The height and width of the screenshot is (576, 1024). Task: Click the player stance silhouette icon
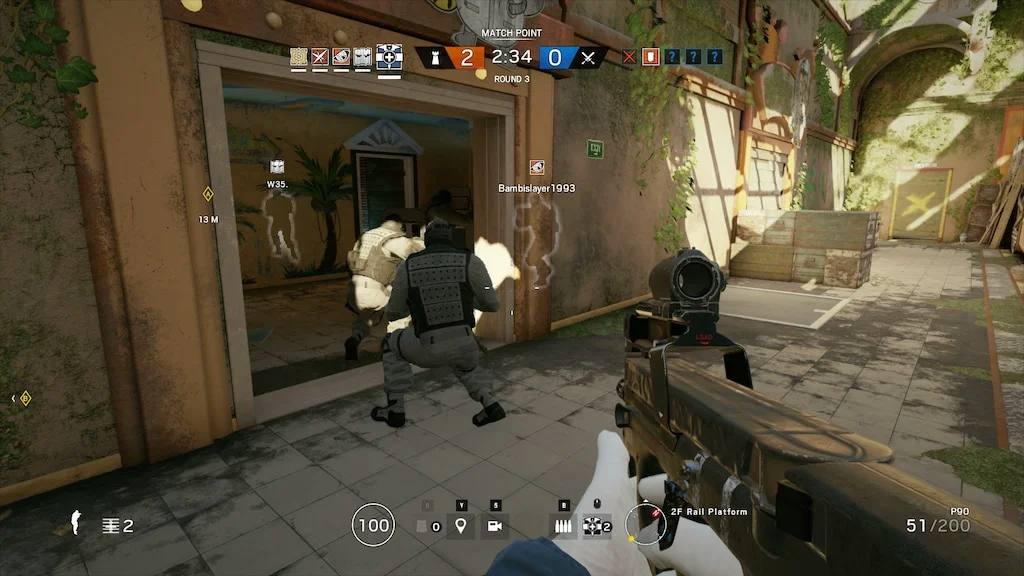(x=75, y=522)
